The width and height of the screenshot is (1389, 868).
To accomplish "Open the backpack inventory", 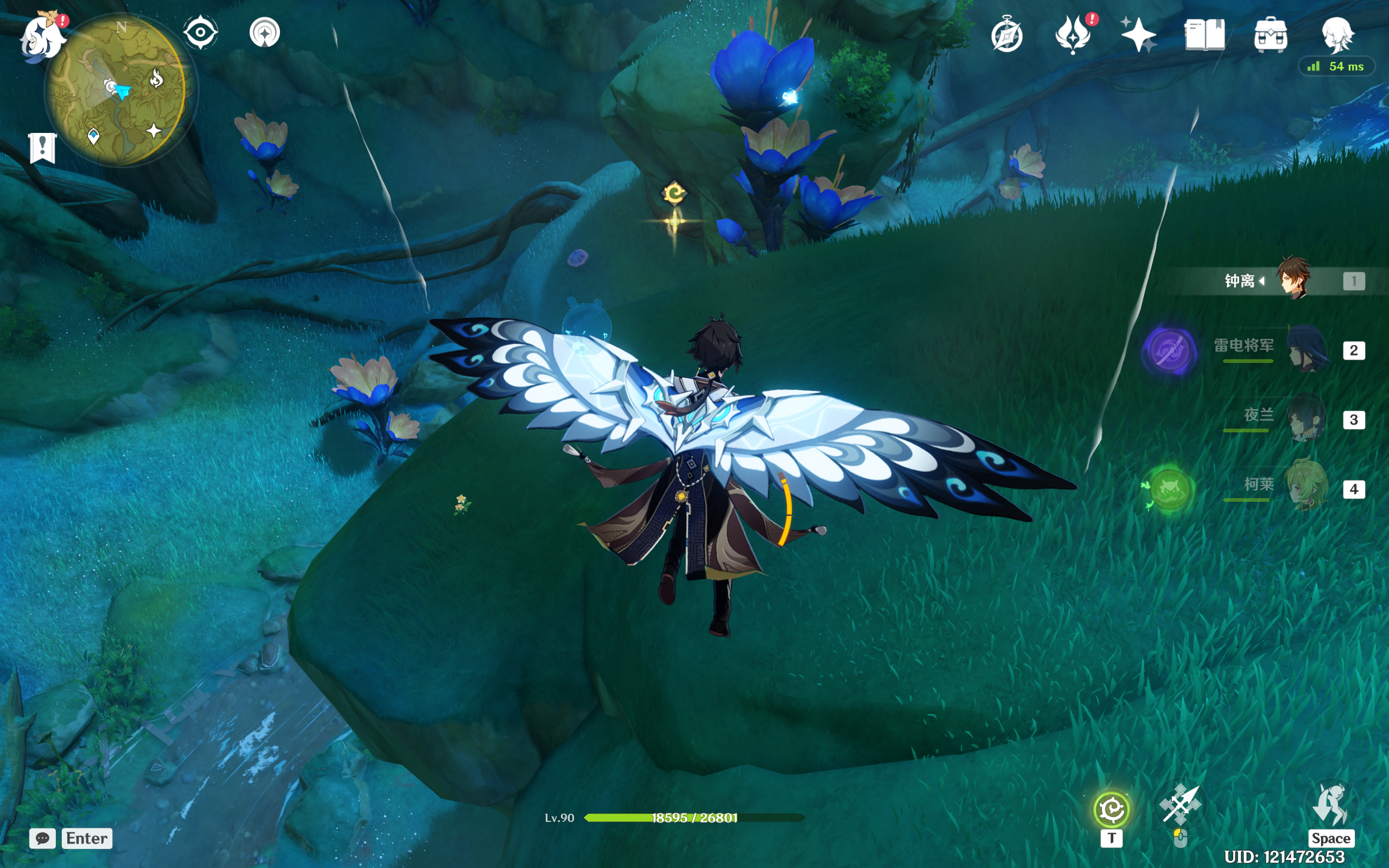I will coord(1270,35).
